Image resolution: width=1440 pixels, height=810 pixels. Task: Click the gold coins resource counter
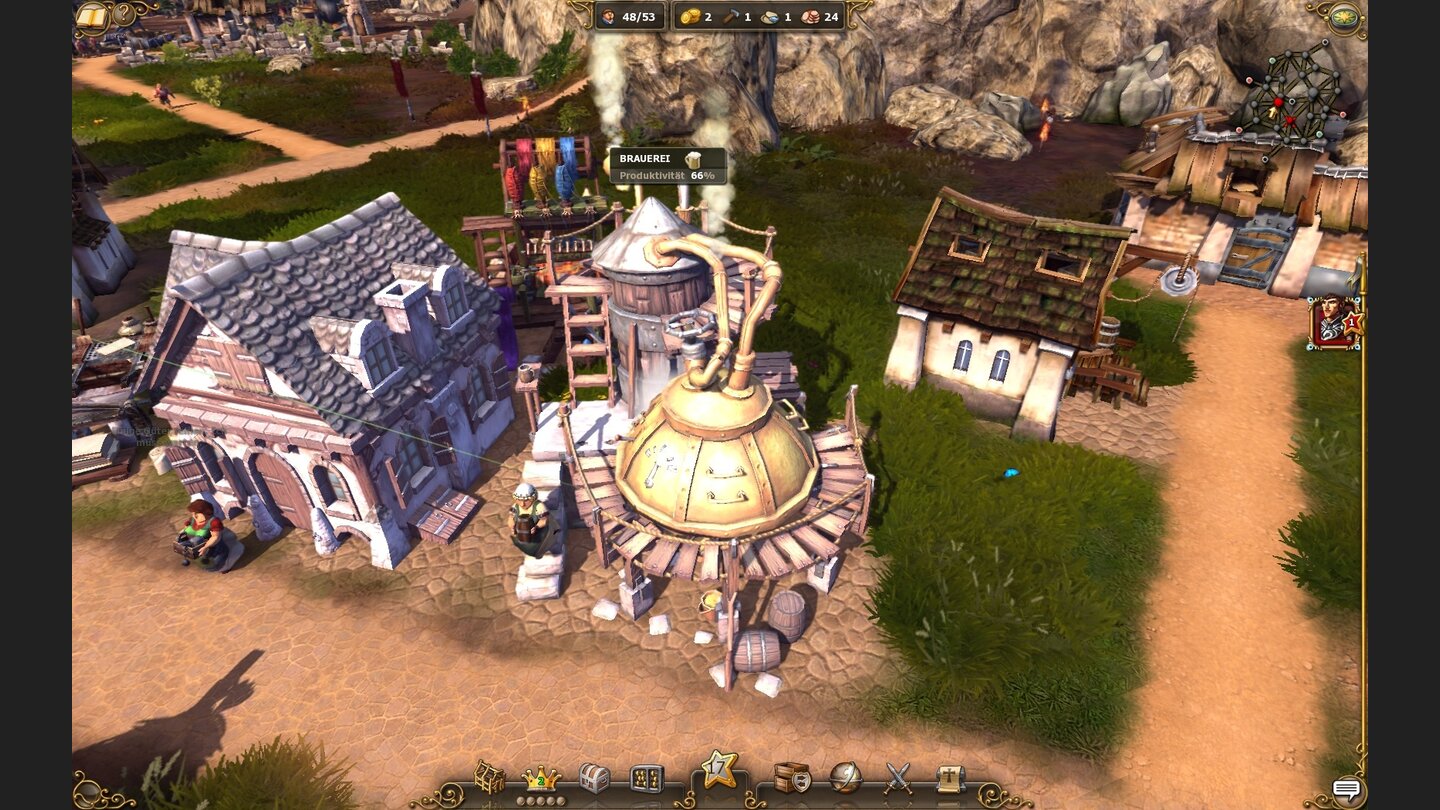click(x=693, y=17)
